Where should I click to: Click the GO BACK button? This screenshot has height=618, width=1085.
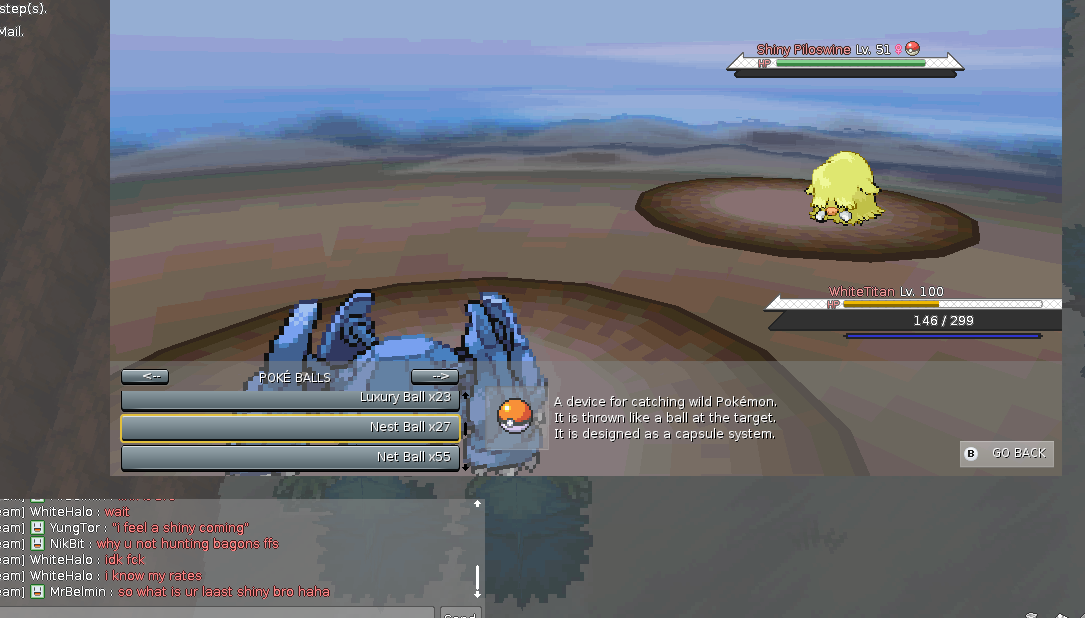point(1007,454)
